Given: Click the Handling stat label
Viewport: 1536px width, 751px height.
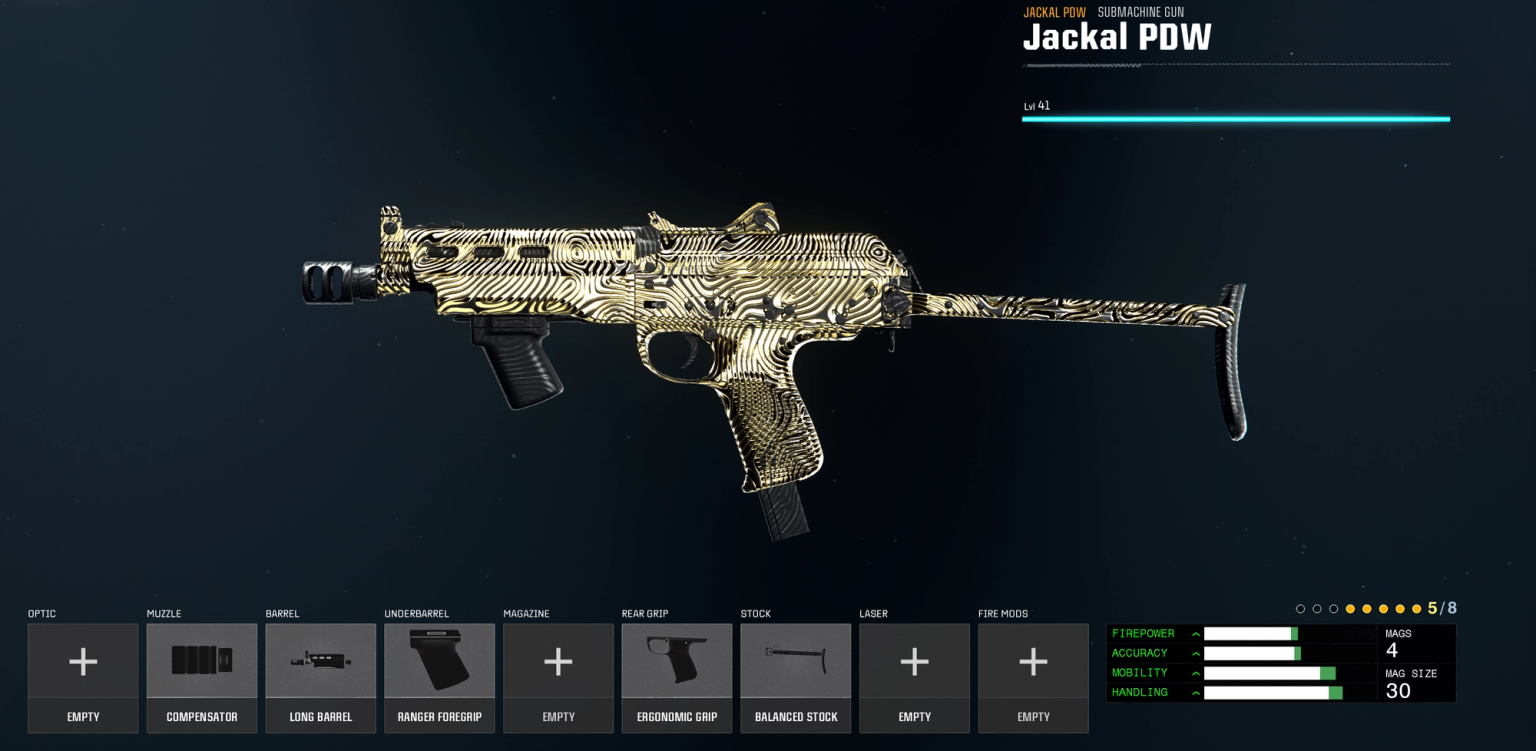Looking at the screenshot, I should point(1140,692).
